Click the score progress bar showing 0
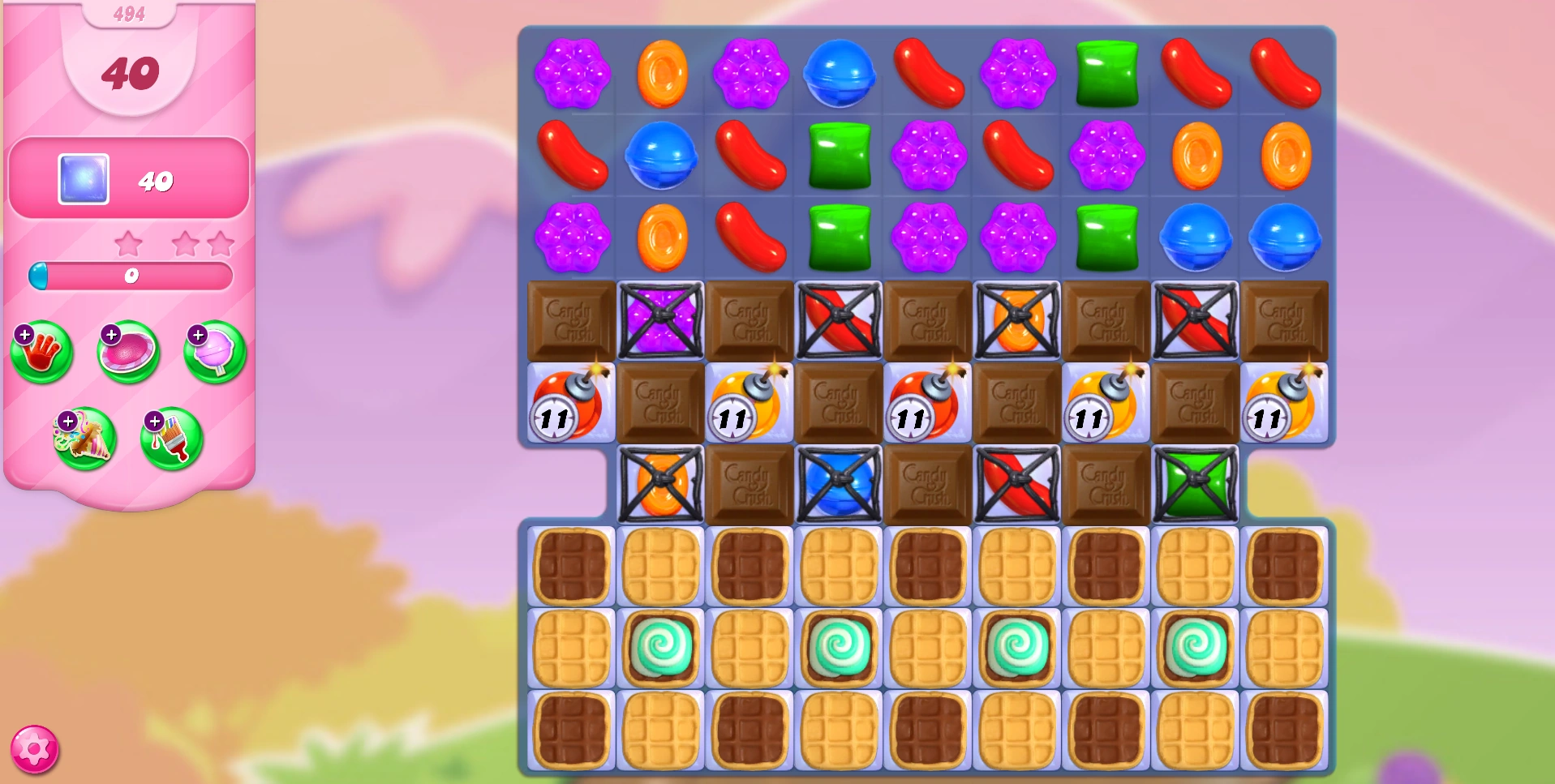 (131, 276)
